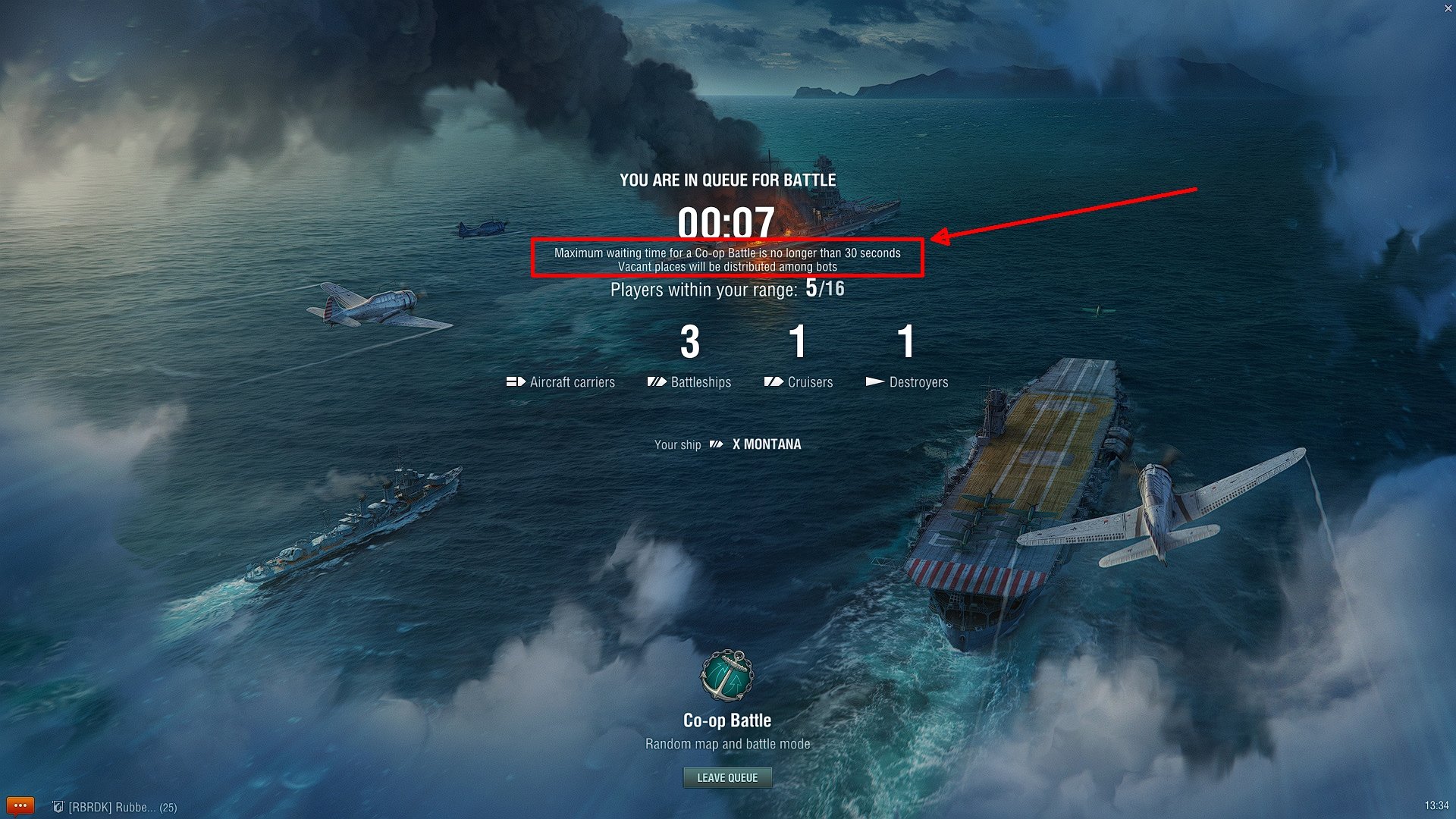Select the MONTANA ship name
This screenshot has width=1456, height=819.
point(773,445)
